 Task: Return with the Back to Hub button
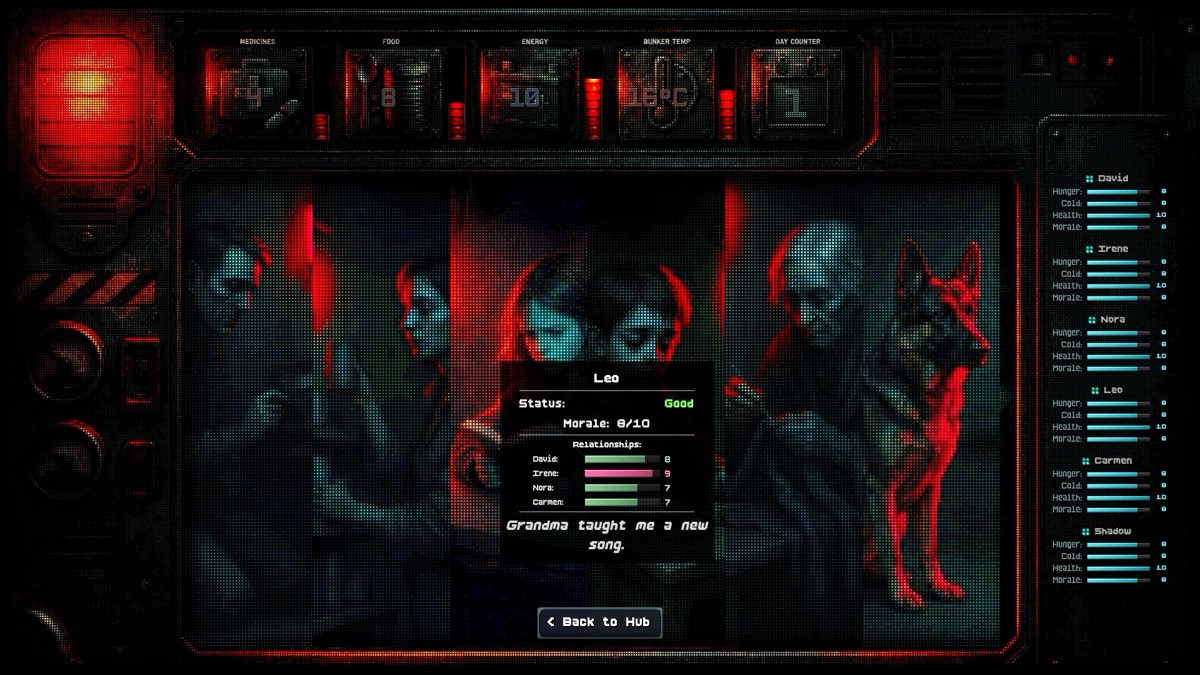click(600, 622)
